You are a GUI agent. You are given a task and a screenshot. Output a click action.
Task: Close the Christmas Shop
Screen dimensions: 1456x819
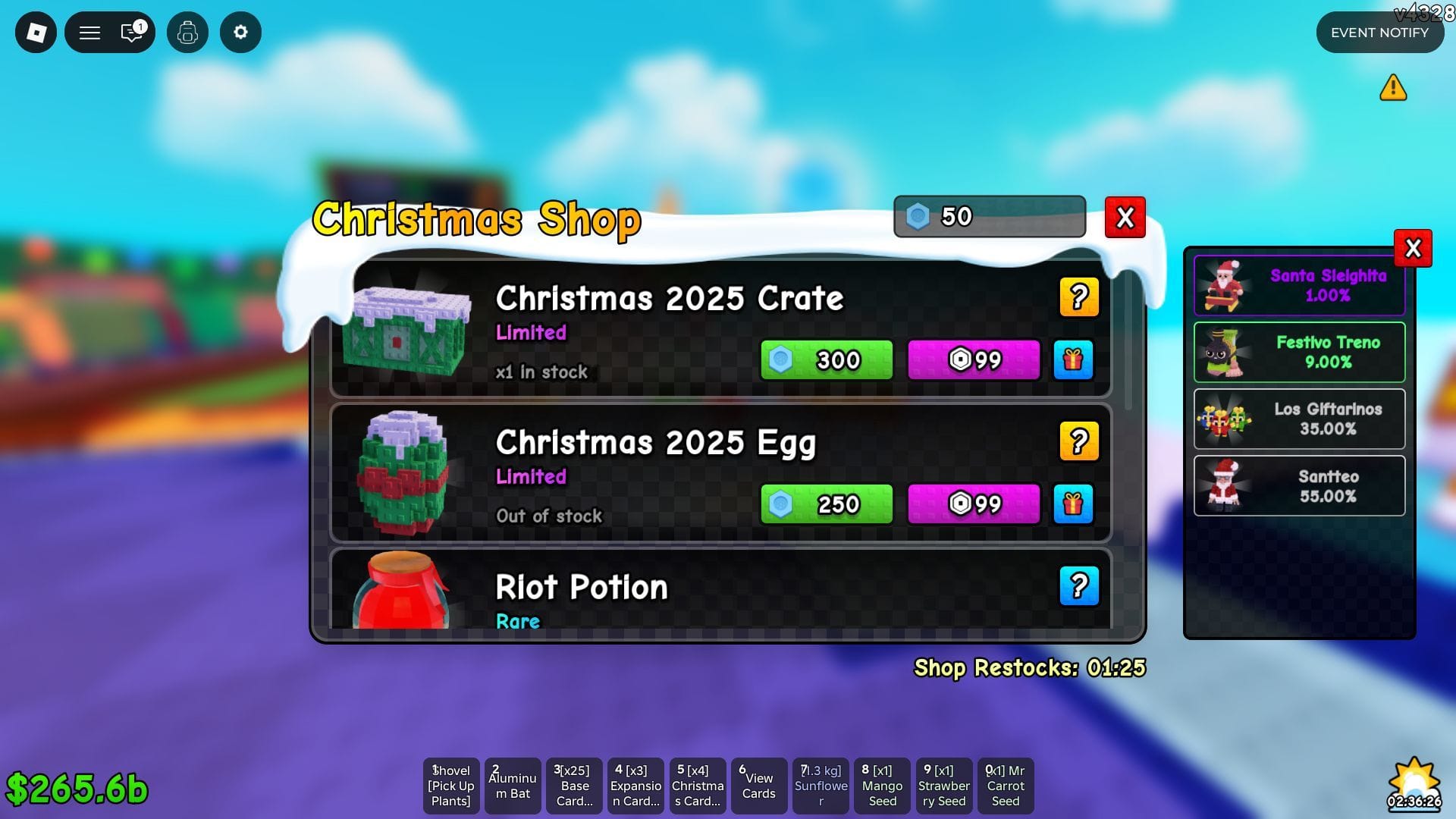coord(1125,217)
